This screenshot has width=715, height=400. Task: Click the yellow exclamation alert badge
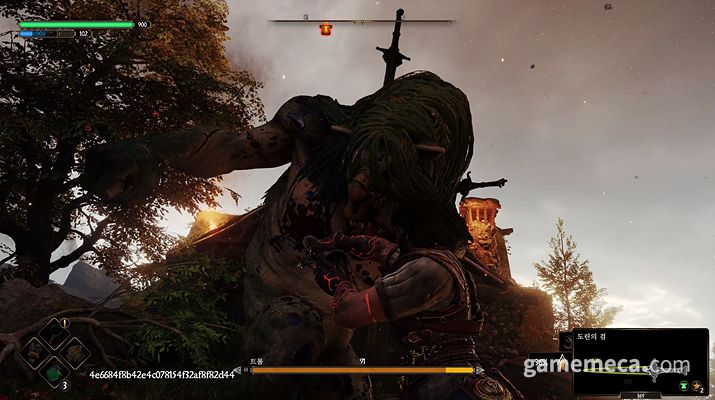click(65, 323)
